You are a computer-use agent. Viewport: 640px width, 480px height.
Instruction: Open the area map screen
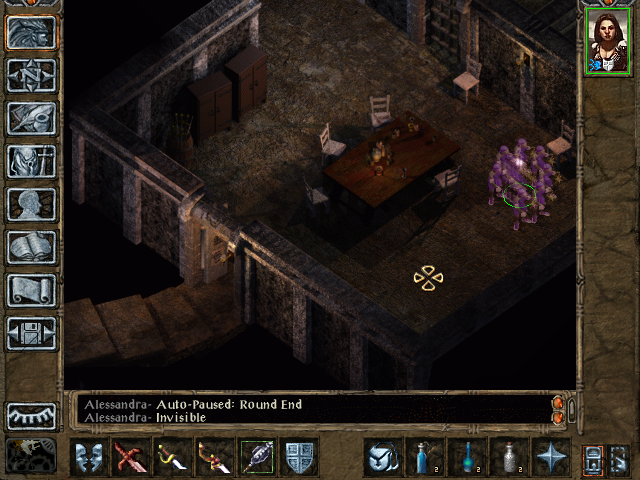pyautogui.click(x=32, y=75)
